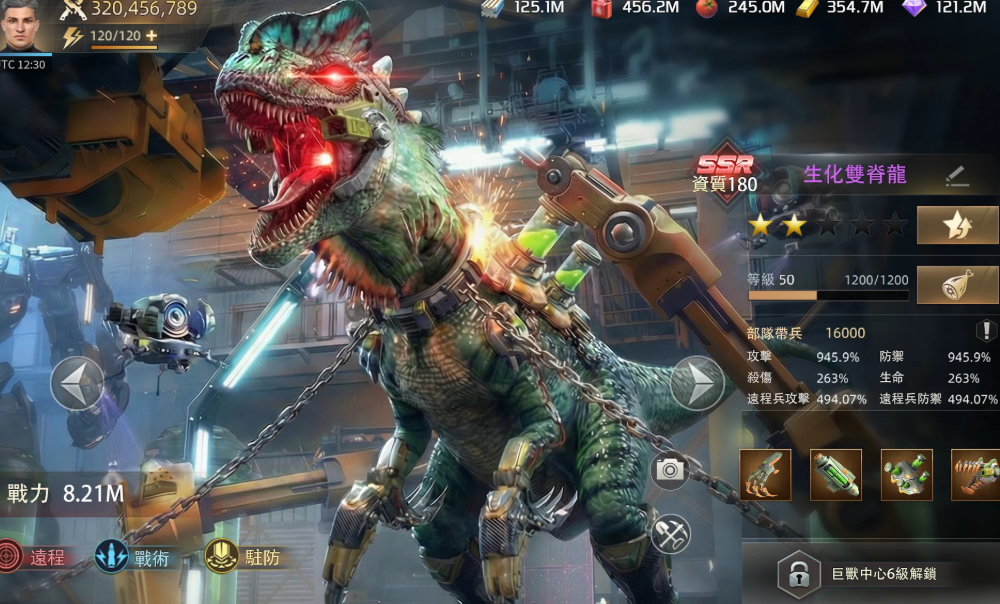Add more energy with the plus button

coord(152,36)
